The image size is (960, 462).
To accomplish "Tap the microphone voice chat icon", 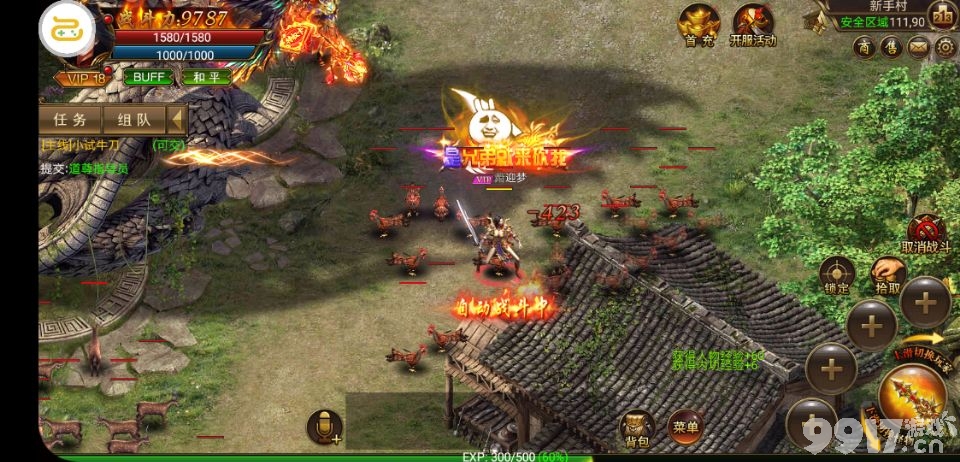I will click(324, 427).
